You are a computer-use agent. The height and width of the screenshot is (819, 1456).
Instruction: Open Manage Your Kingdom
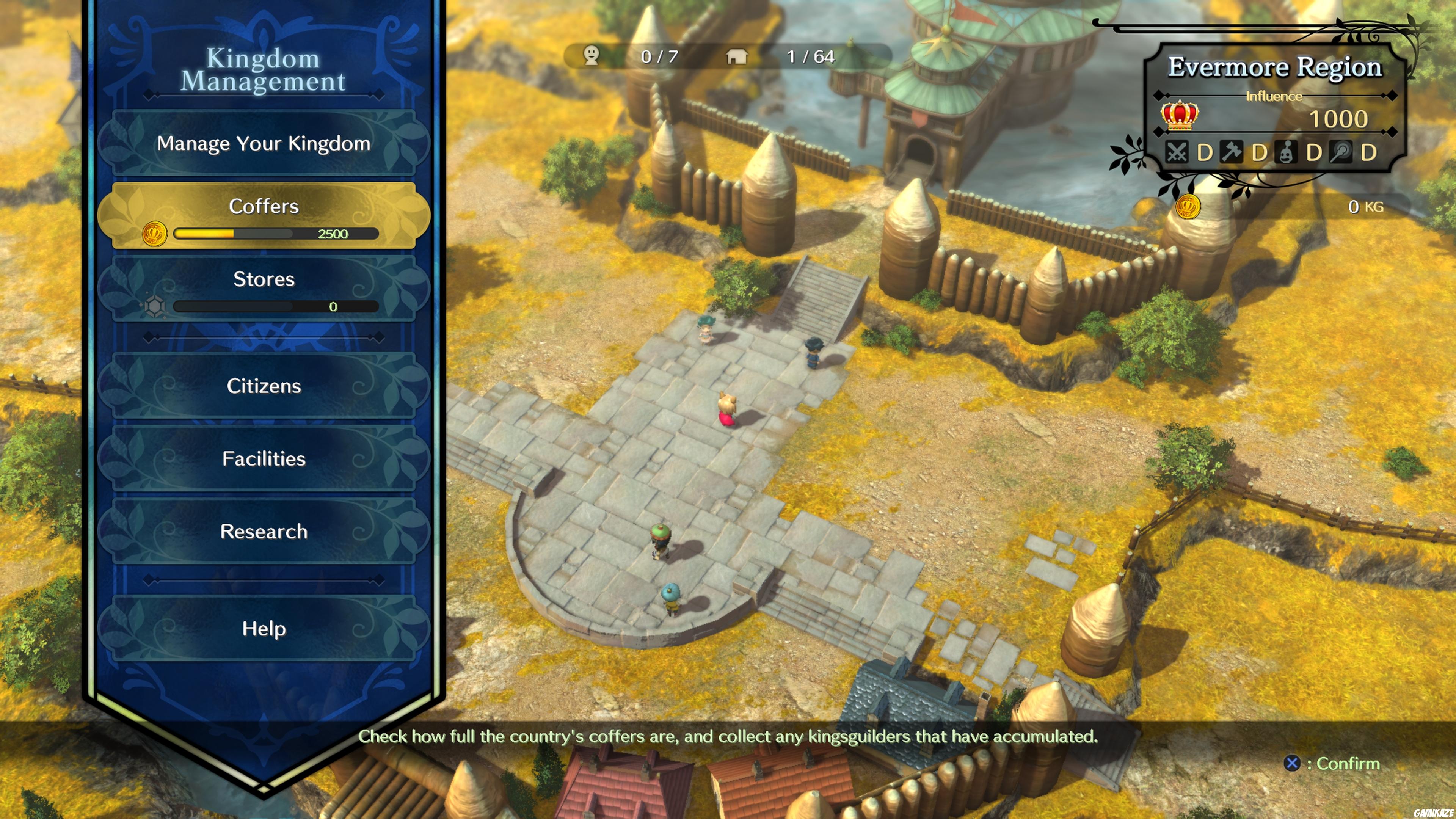(264, 144)
